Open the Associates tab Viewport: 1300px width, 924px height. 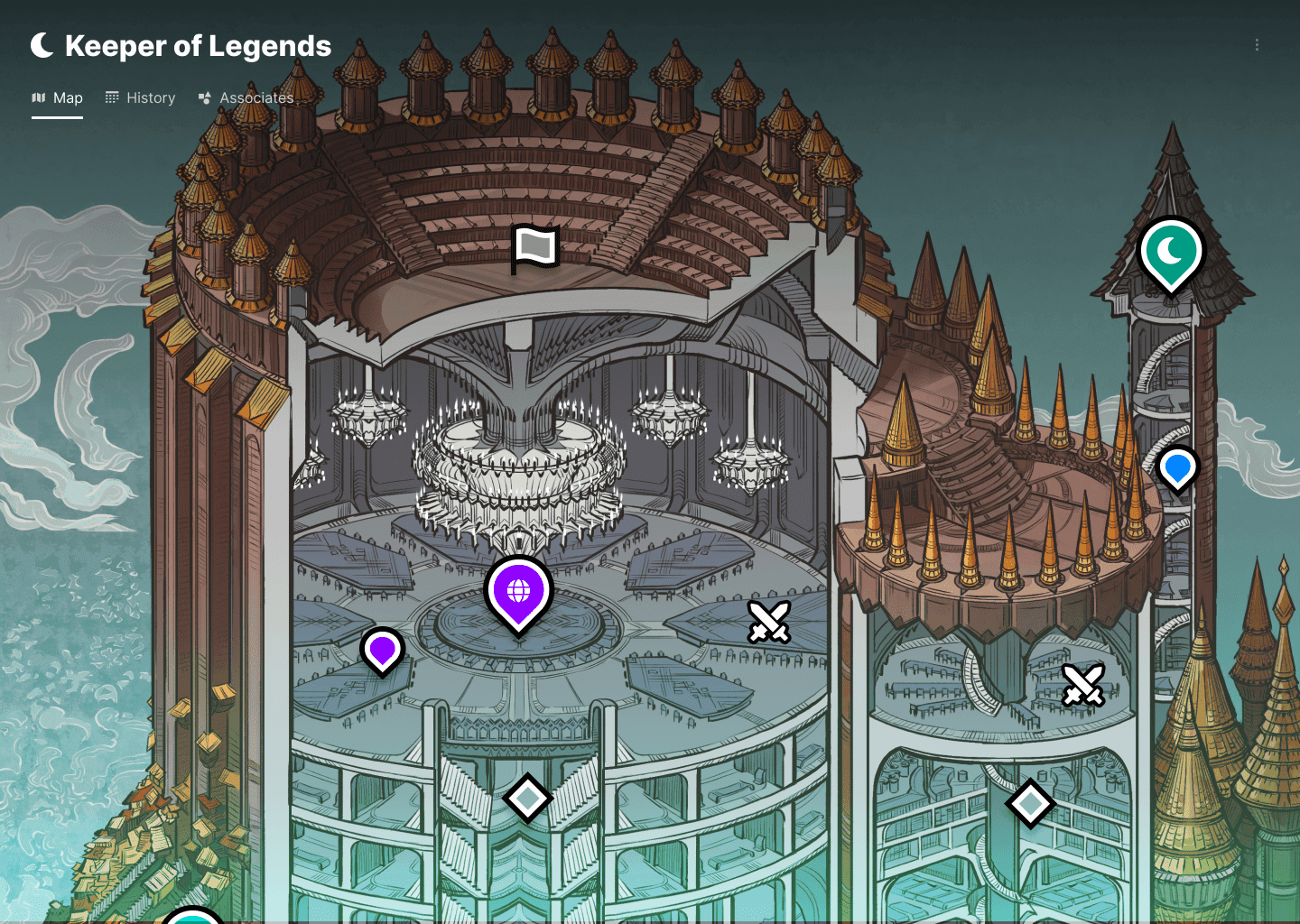(x=256, y=97)
